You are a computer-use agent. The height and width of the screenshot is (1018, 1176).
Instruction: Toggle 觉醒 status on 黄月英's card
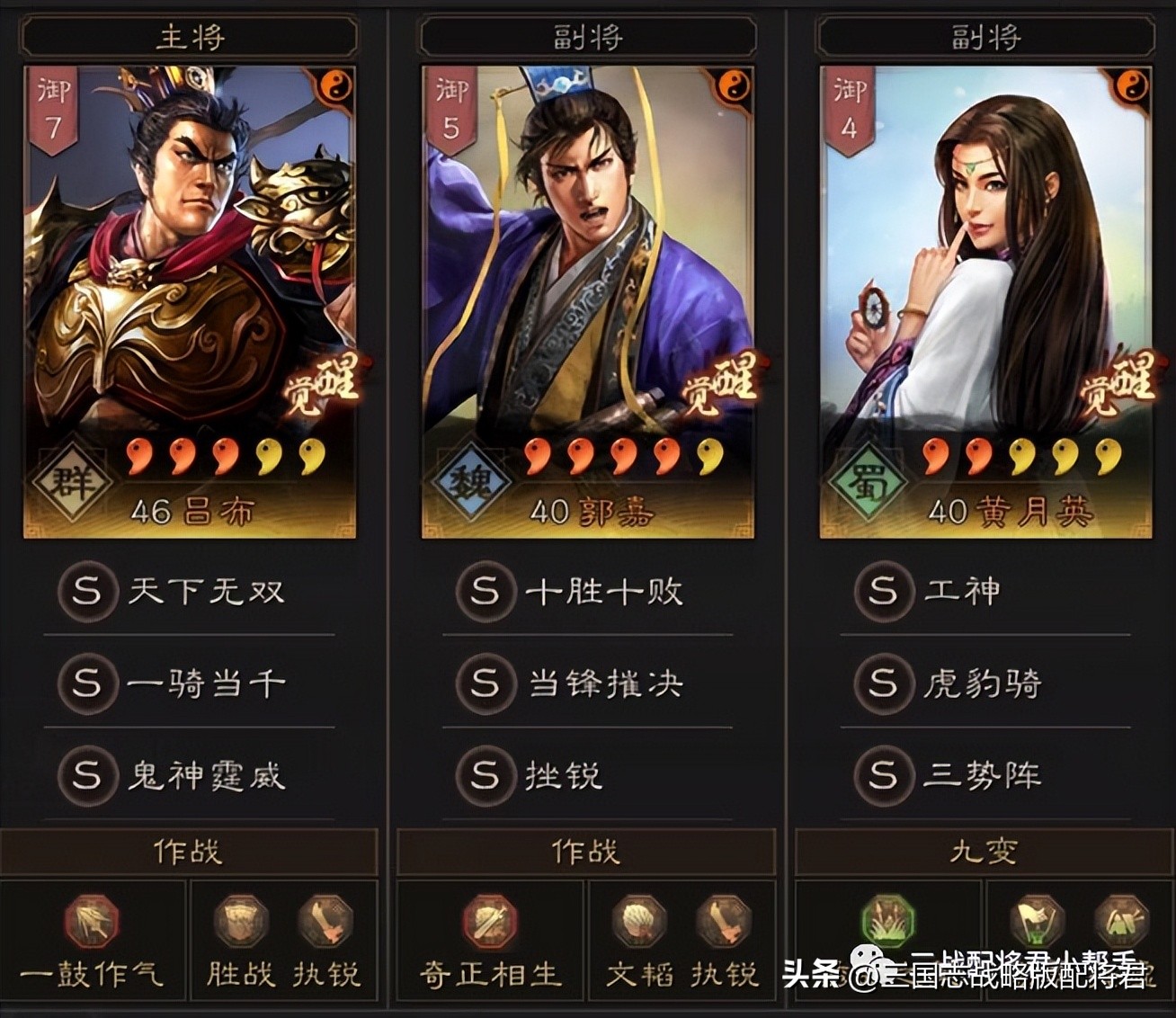(1119, 386)
